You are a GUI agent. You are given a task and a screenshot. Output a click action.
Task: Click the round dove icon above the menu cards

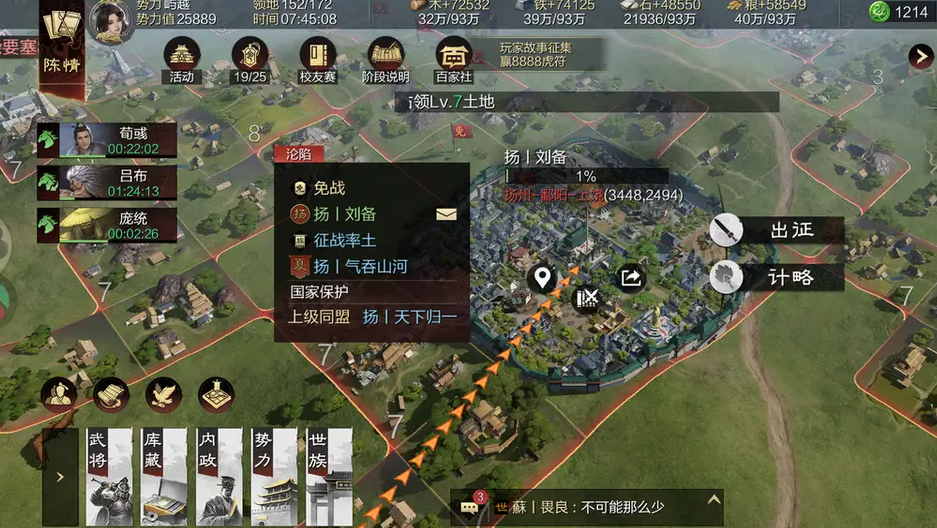click(163, 394)
